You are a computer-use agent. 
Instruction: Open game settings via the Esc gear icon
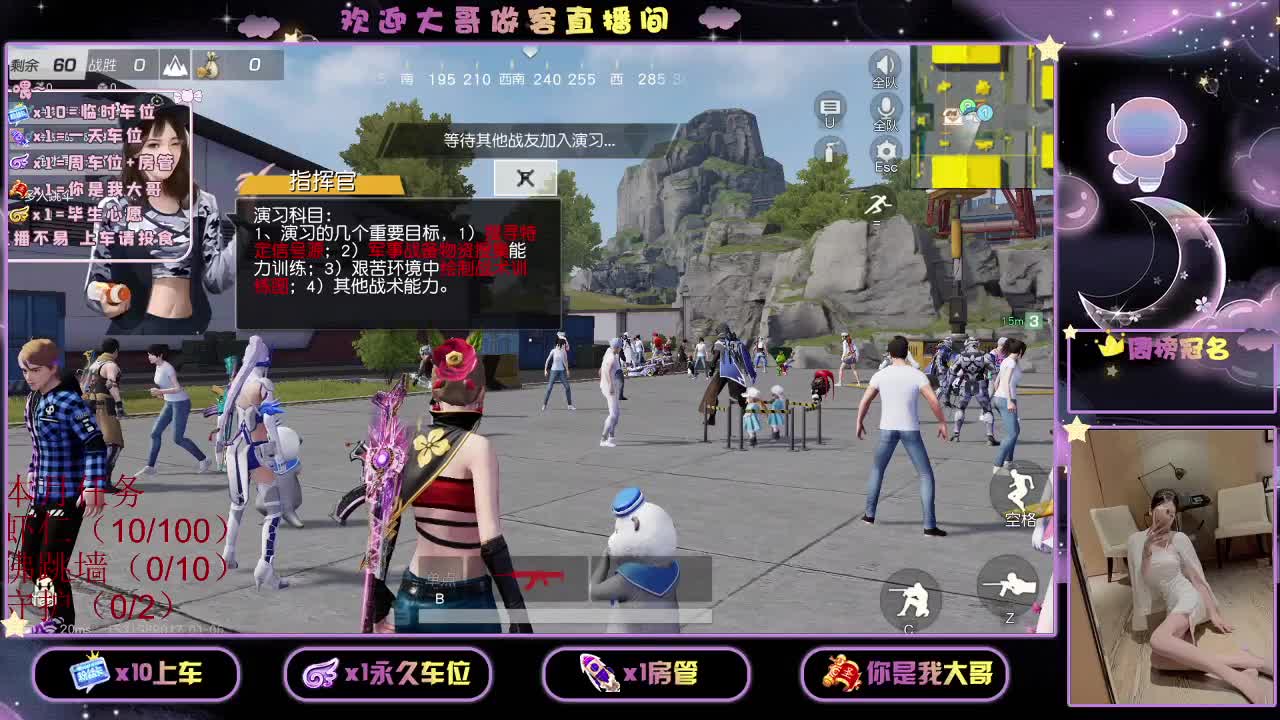click(x=886, y=150)
